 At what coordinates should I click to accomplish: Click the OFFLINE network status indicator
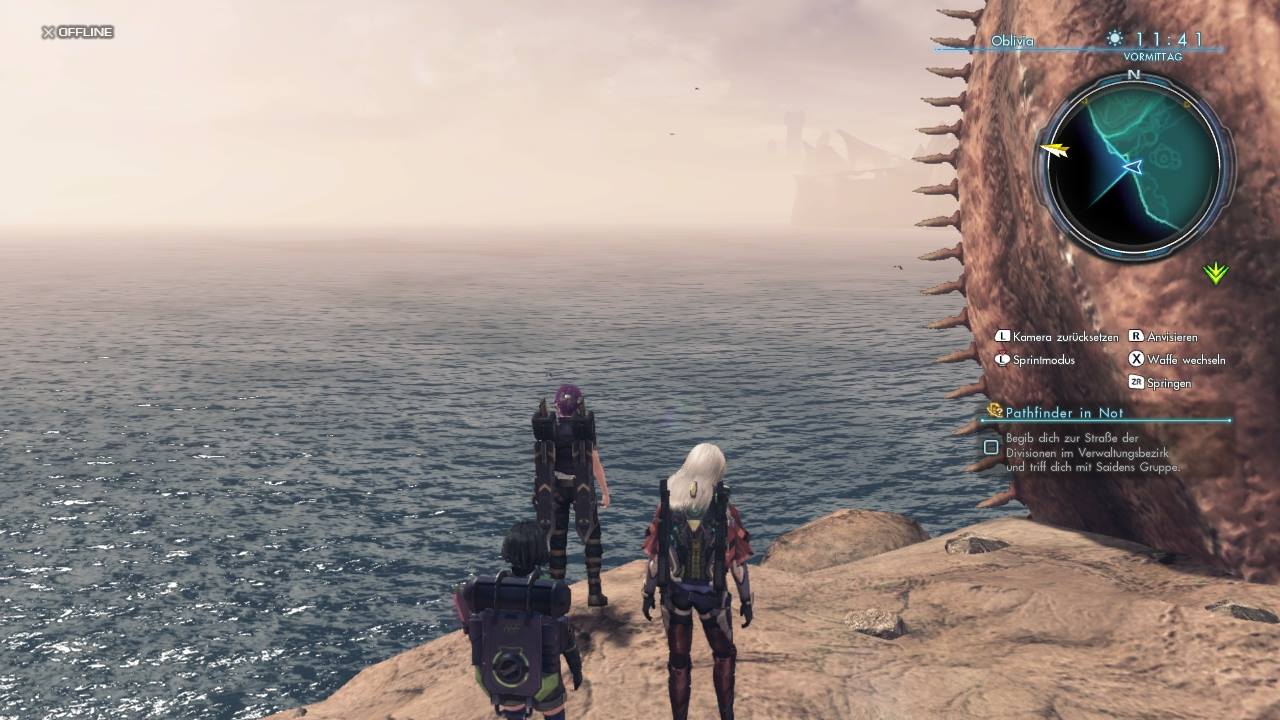click(77, 32)
